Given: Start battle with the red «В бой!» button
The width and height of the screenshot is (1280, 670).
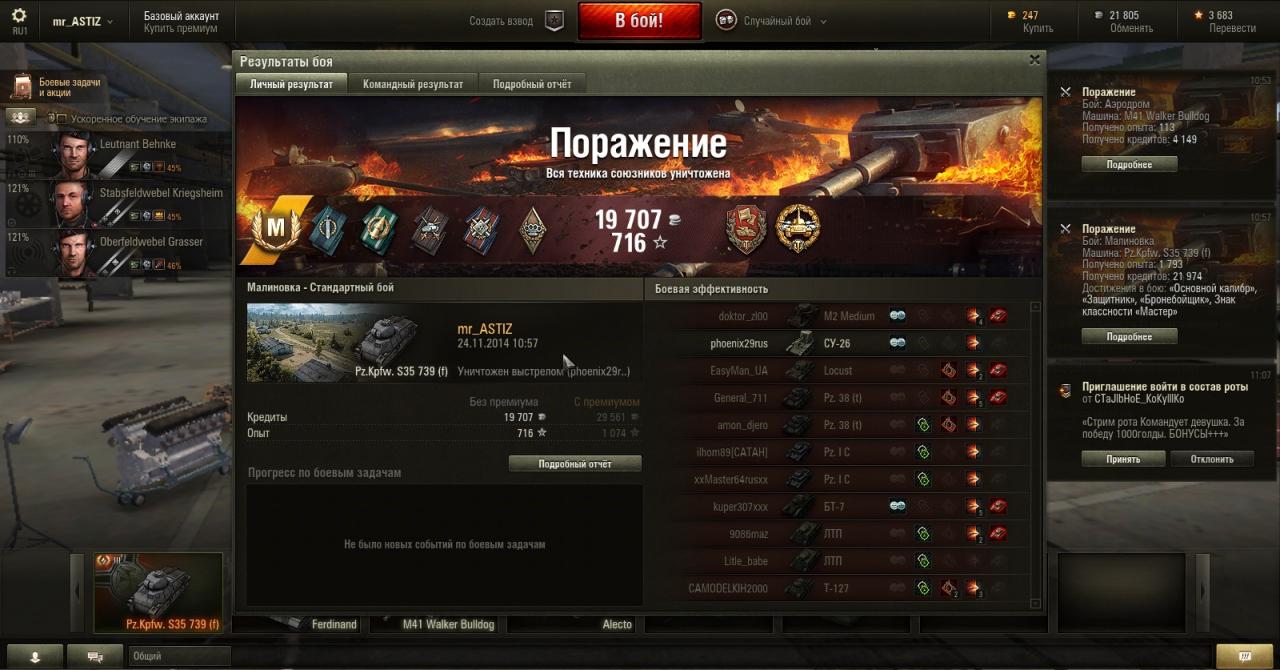Looking at the screenshot, I should tap(638, 21).
